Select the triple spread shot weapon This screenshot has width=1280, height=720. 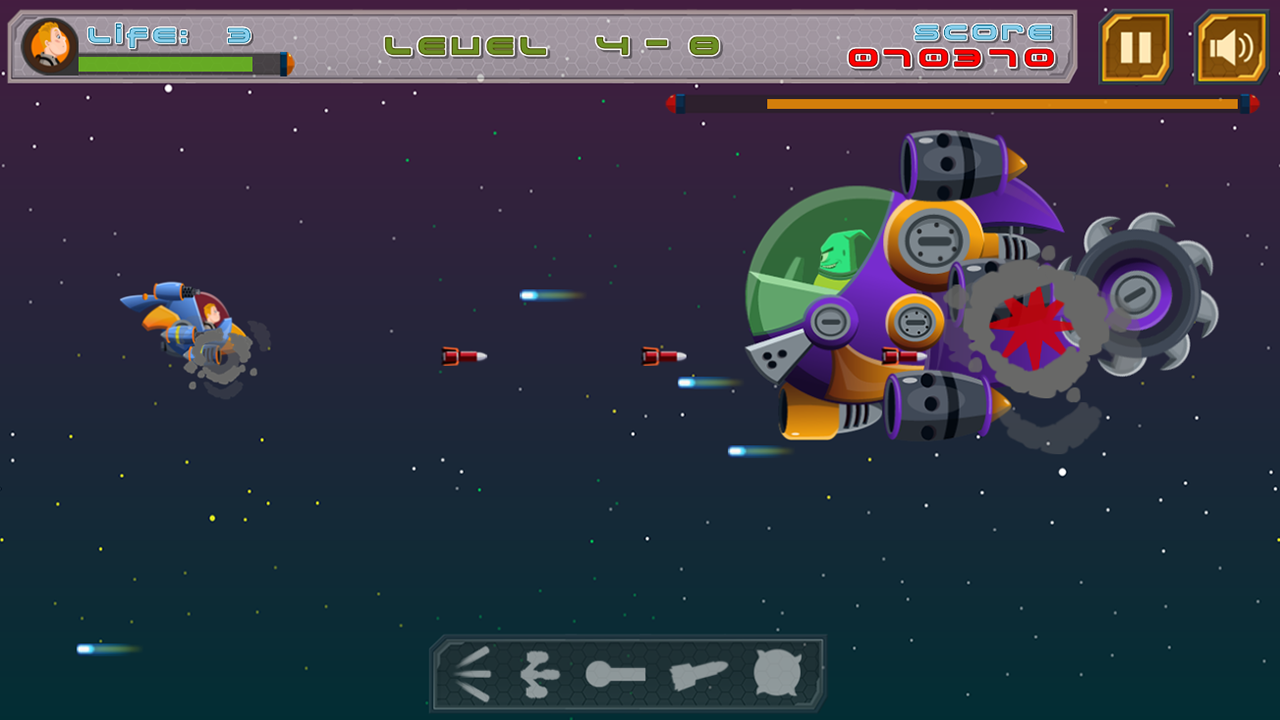coord(470,673)
